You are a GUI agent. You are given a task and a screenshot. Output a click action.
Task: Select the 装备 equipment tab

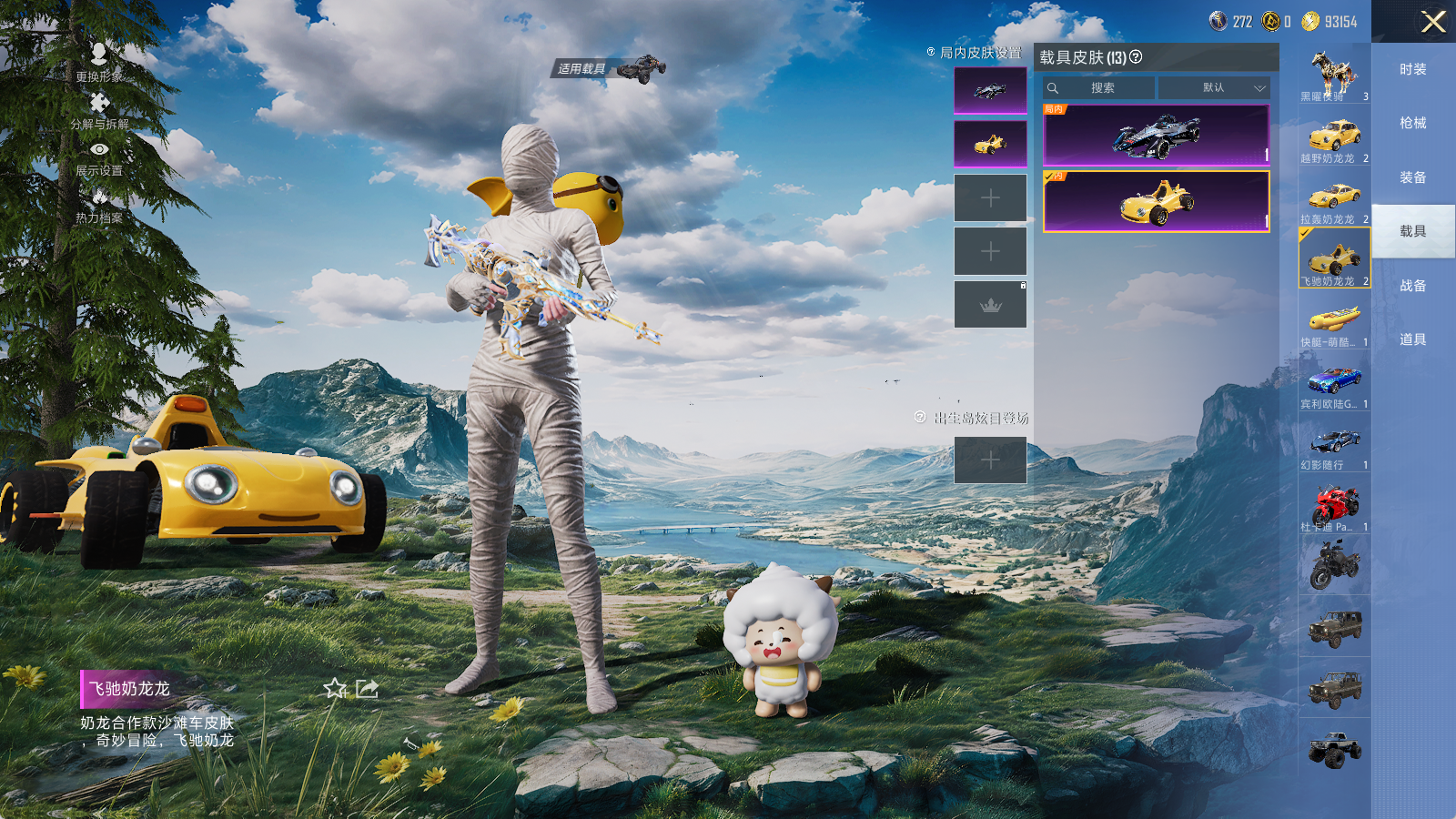tap(1412, 177)
